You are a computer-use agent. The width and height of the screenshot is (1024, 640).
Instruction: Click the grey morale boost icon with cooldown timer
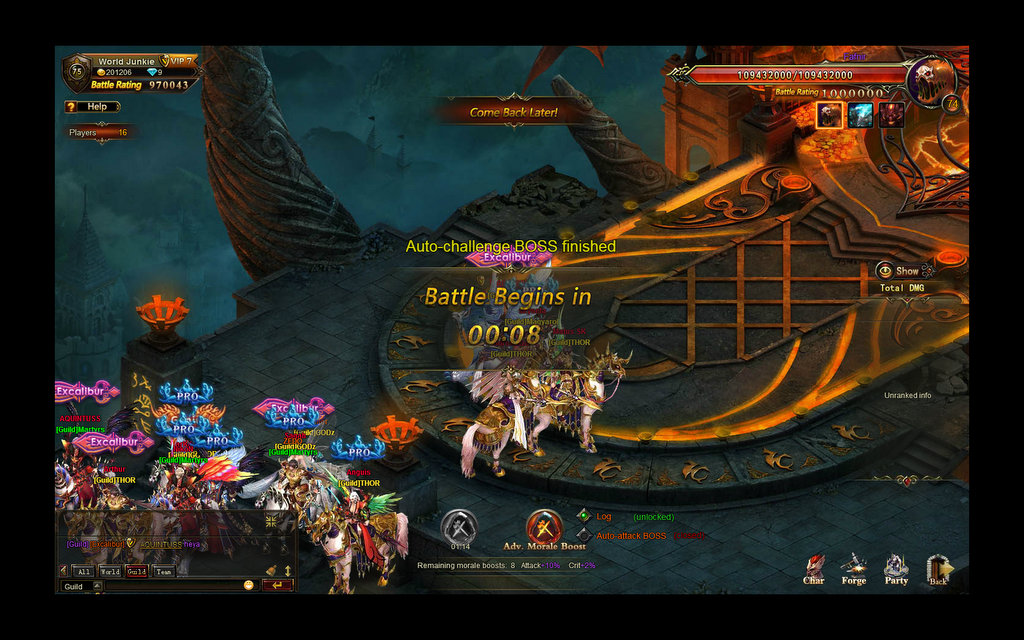459,527
